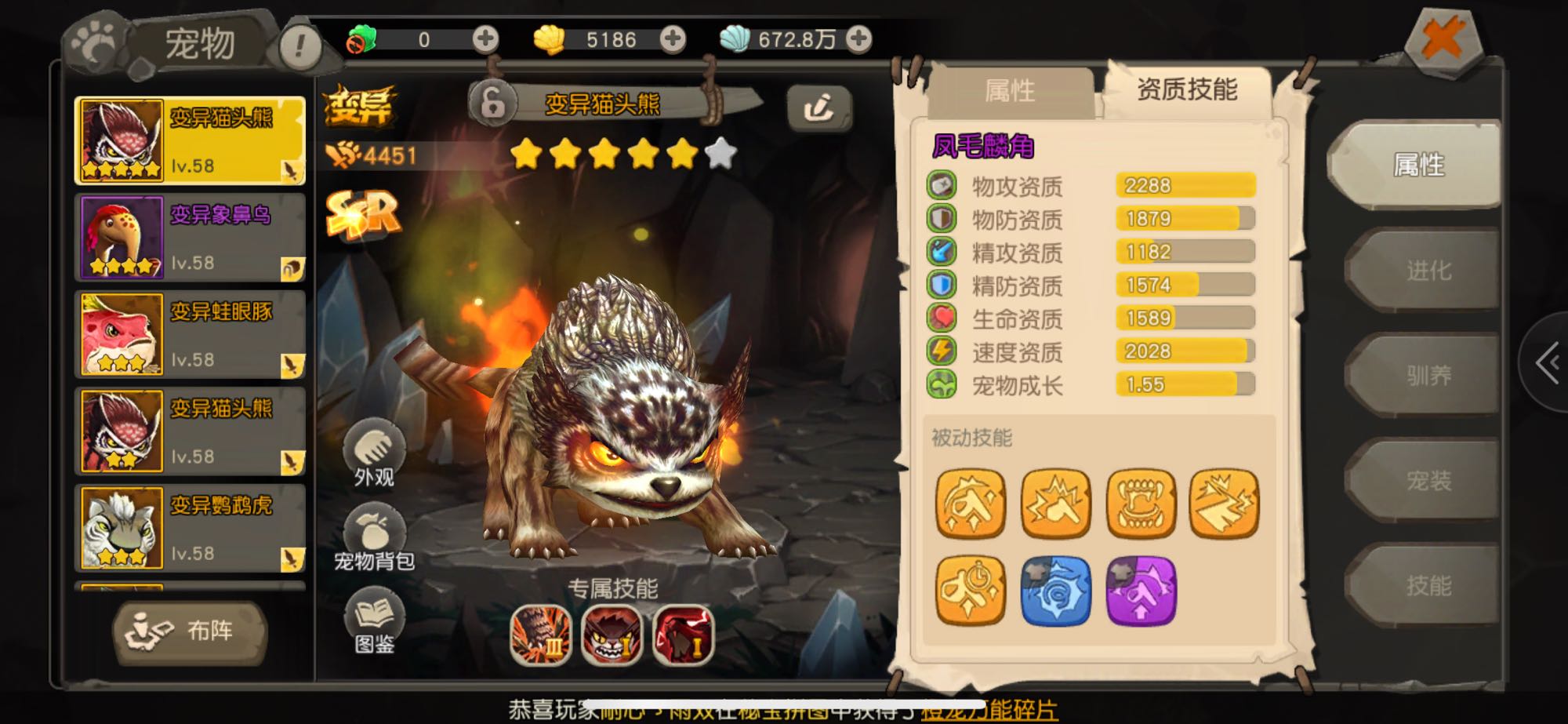Viewport: 1568px width, 724px height.
Task: Open the 驯养 taming section
Action: (1427, 376)
